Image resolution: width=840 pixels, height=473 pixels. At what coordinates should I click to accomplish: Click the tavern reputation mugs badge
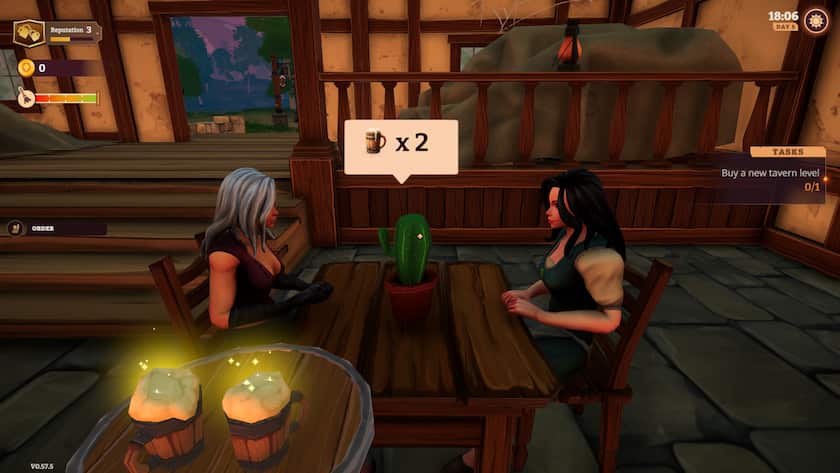pyautogui.click(x=28, y=33)
